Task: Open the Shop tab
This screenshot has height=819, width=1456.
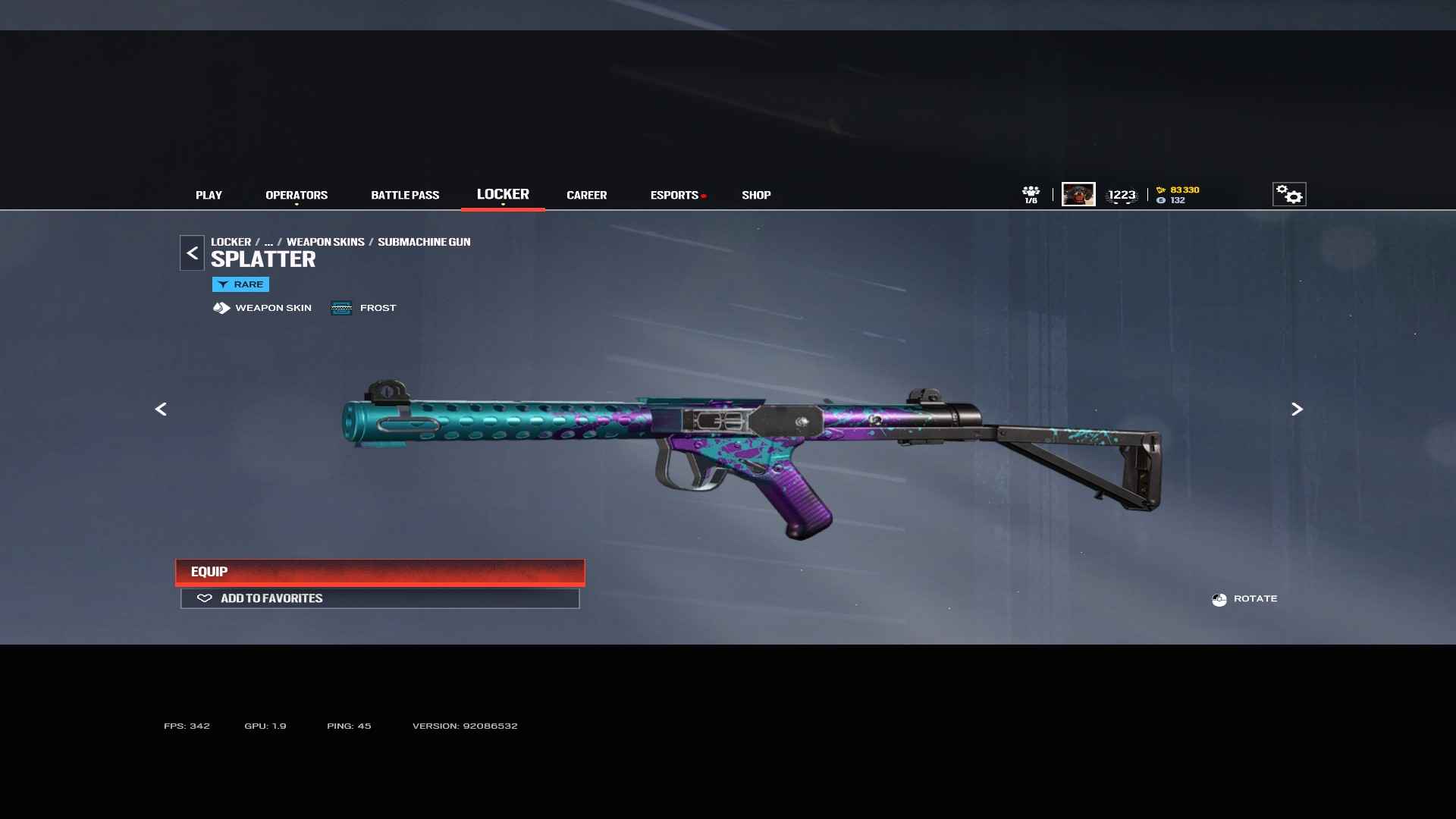Action: (x=756, y=195)
